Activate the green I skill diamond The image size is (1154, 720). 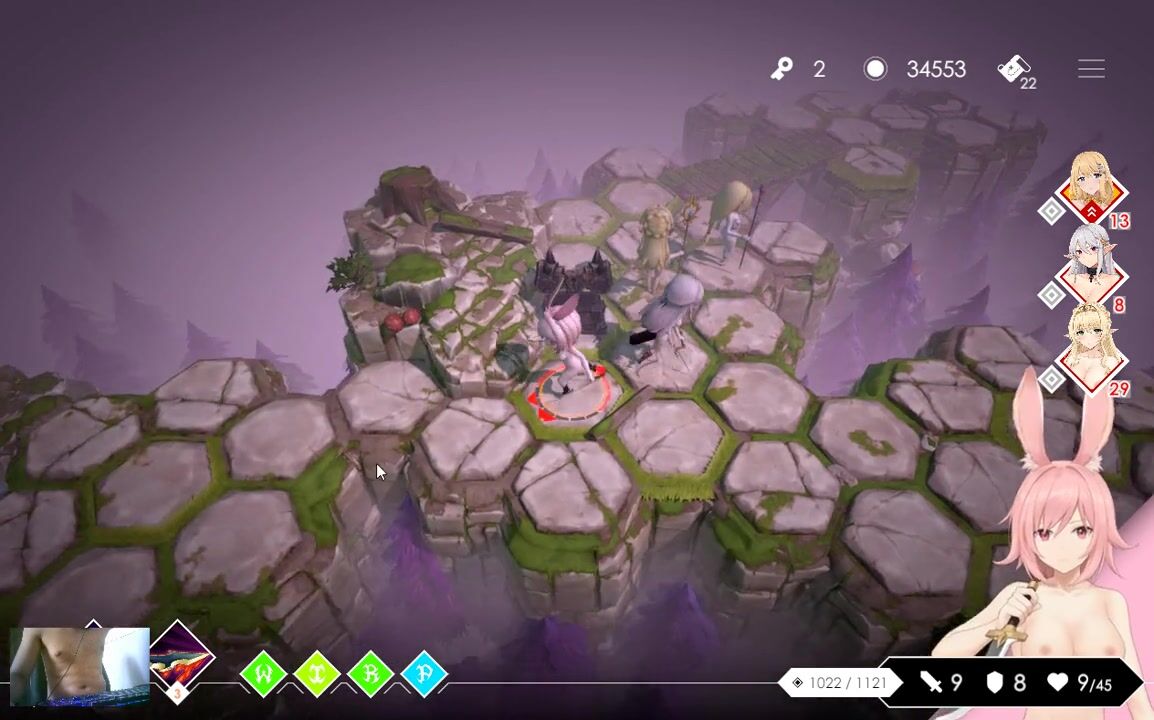point(317,675)
